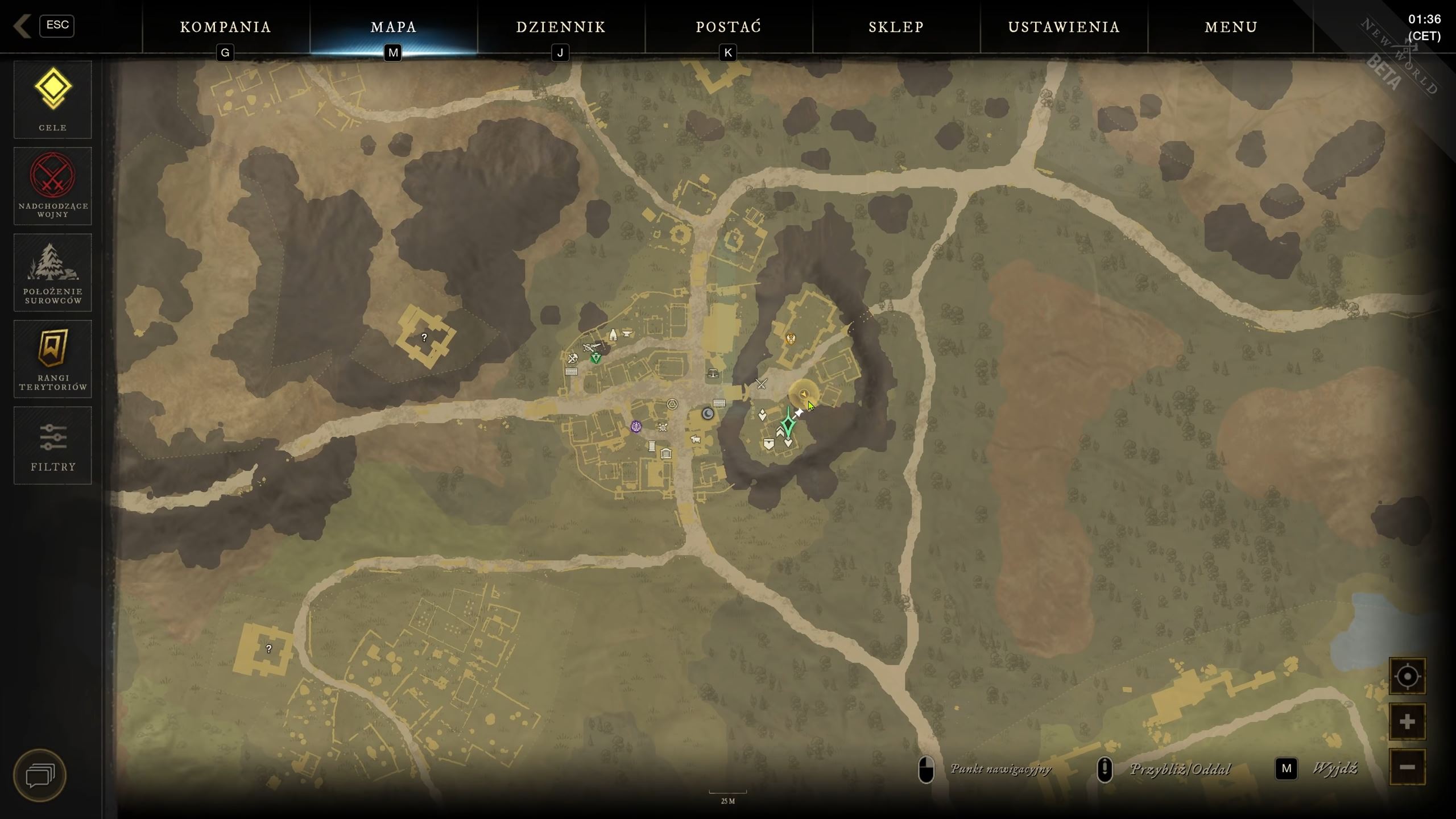Click the golden eagle fort emblem
The width and height of the screenshot is (1456, 819).
click(x=790, y=339)
